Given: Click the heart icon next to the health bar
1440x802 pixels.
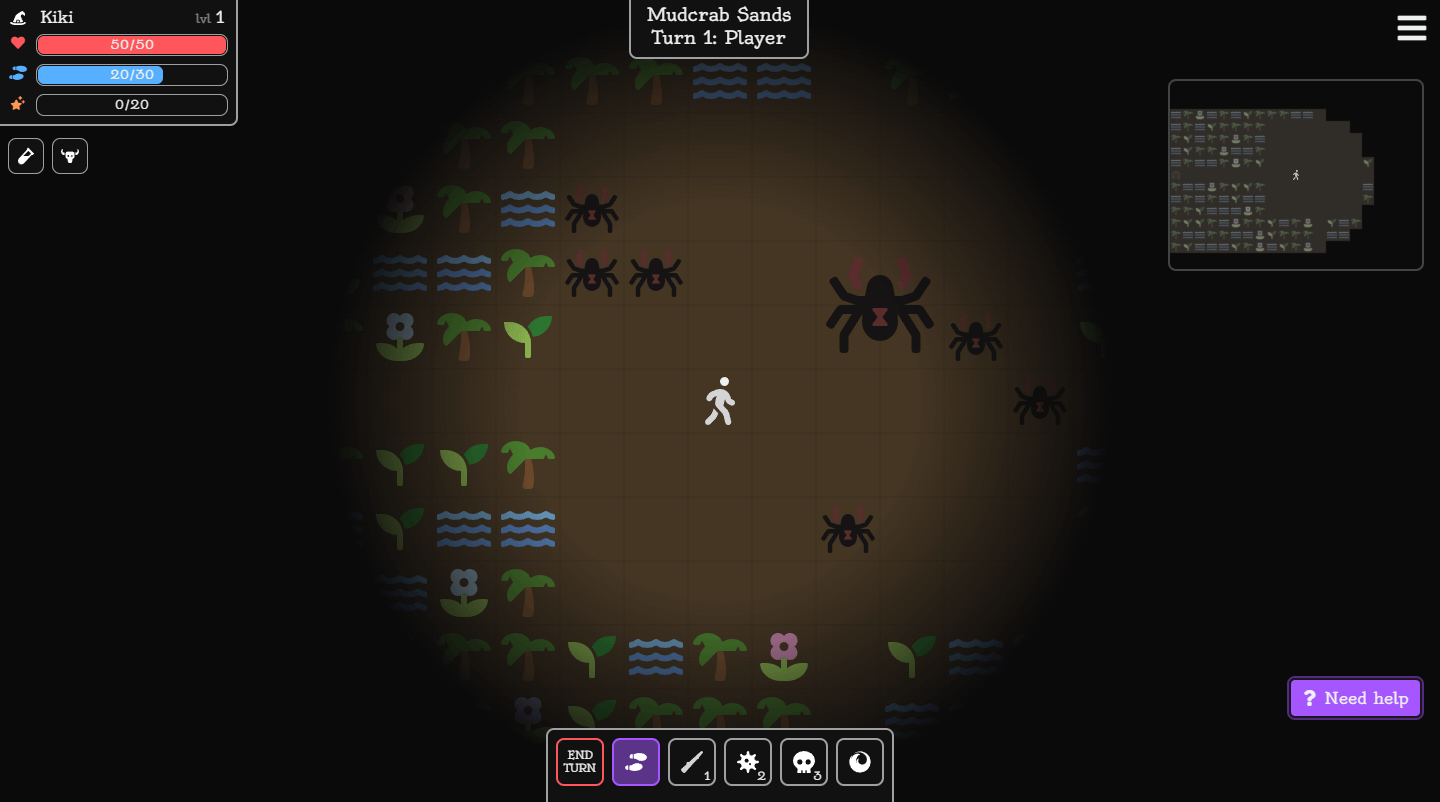Looking at the screenshot, I should (17, 44).
